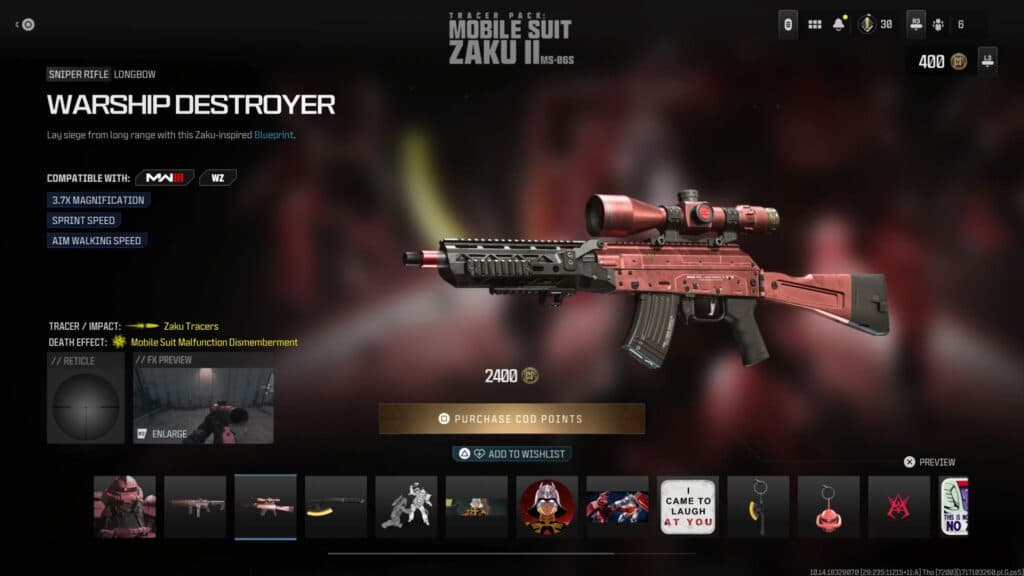Viewport: 1024px width, 576px height.
Task: Add the Warship Destroyer to wishlist
Action: 511,454
